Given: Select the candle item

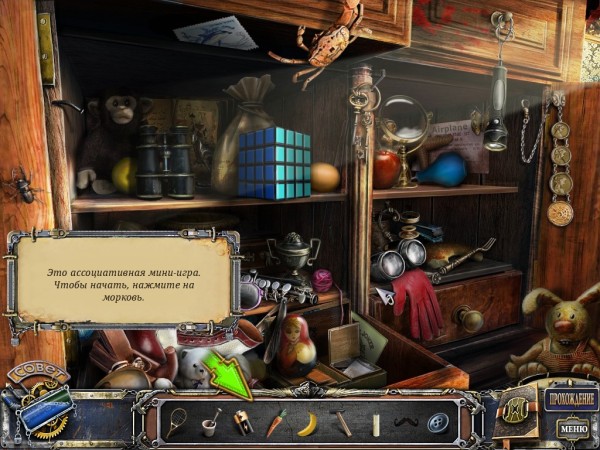Looking at the screenshot, I should [376, 423].
